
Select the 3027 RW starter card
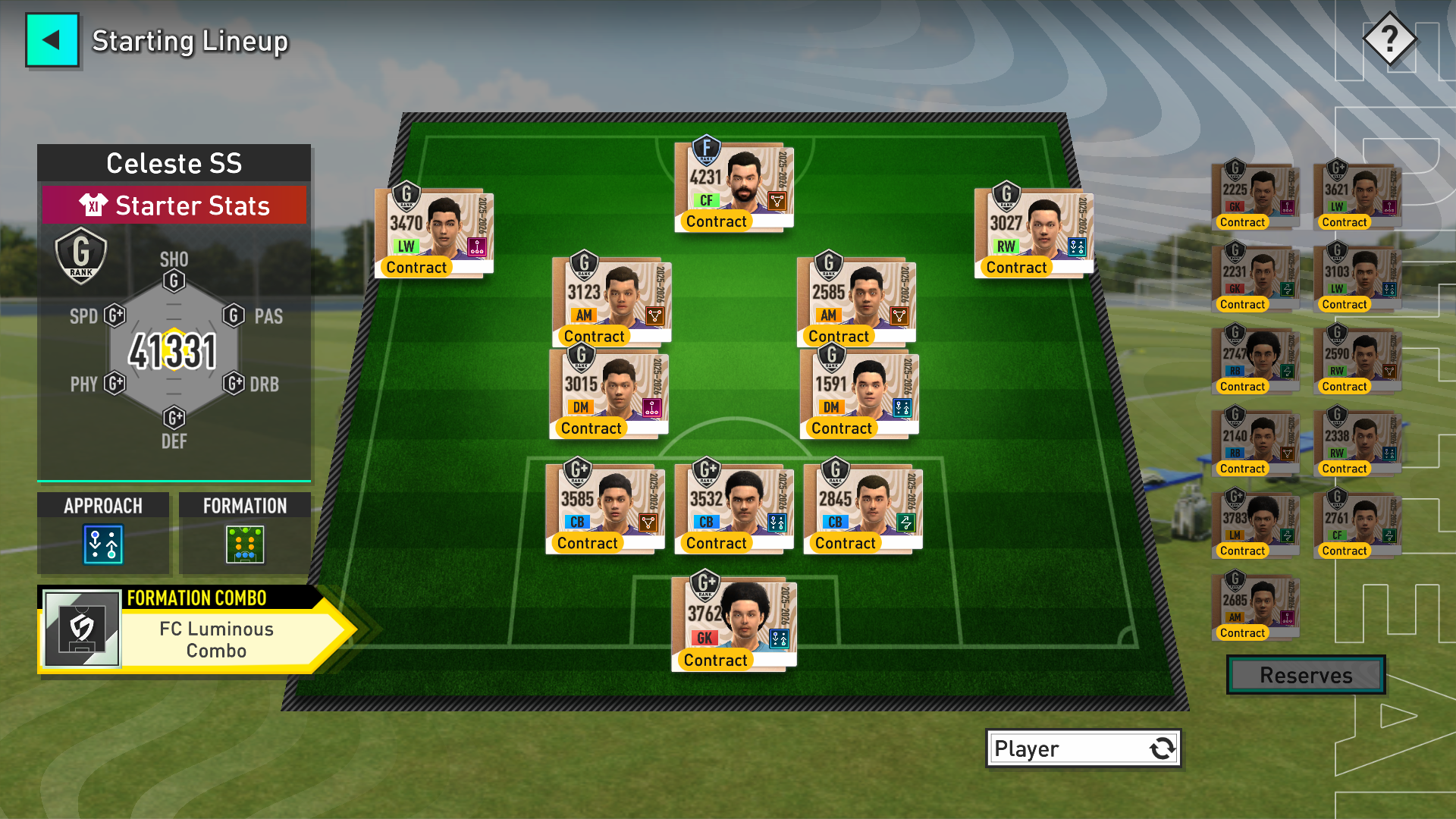(x=1034, y=233)
